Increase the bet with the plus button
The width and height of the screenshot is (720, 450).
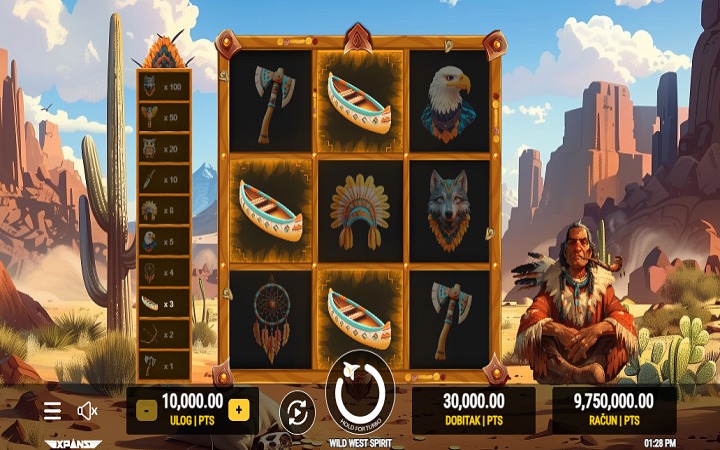click(x=238, y=409)
